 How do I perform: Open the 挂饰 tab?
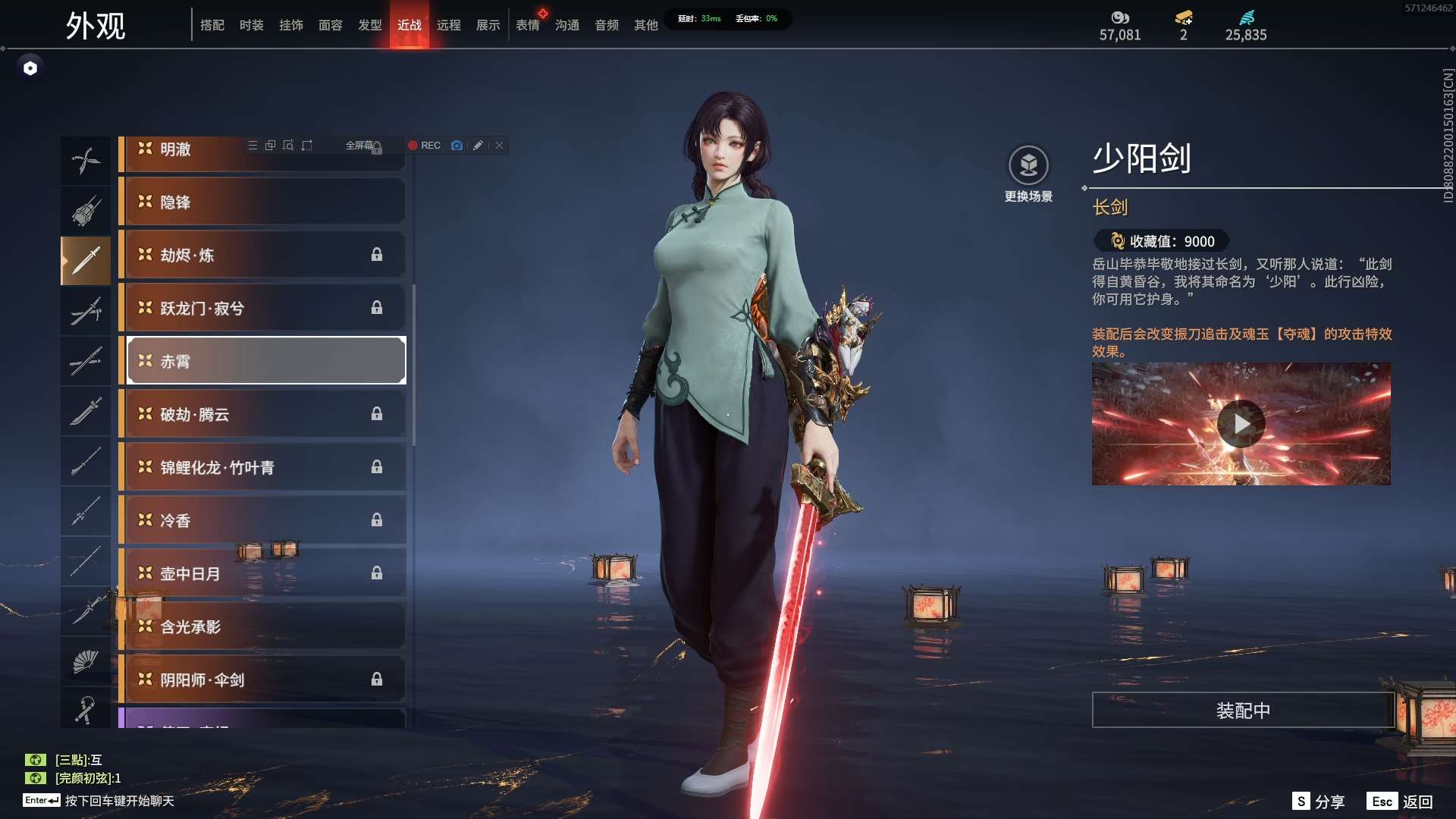pyautogui.click(x=290, y=25)
